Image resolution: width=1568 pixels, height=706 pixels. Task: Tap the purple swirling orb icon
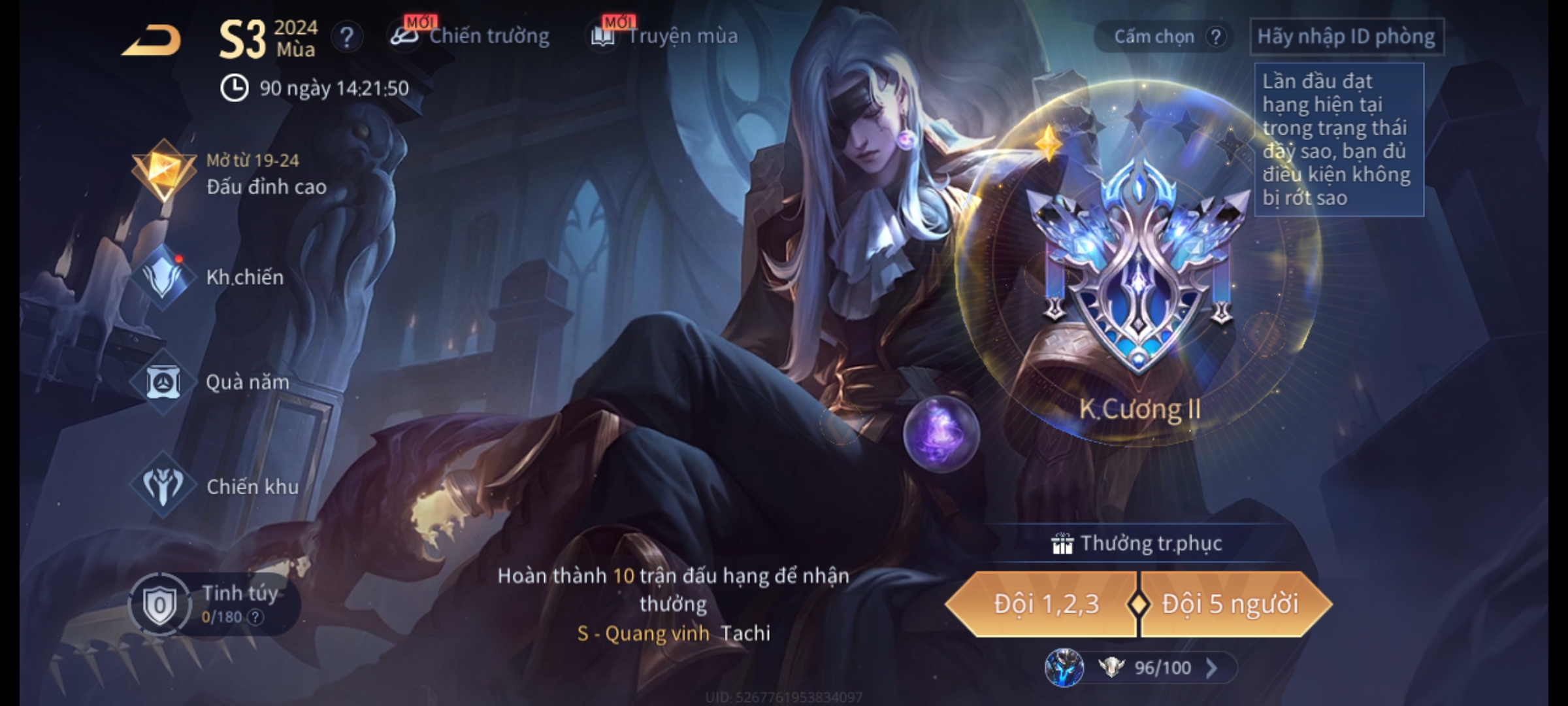point(939,434)
